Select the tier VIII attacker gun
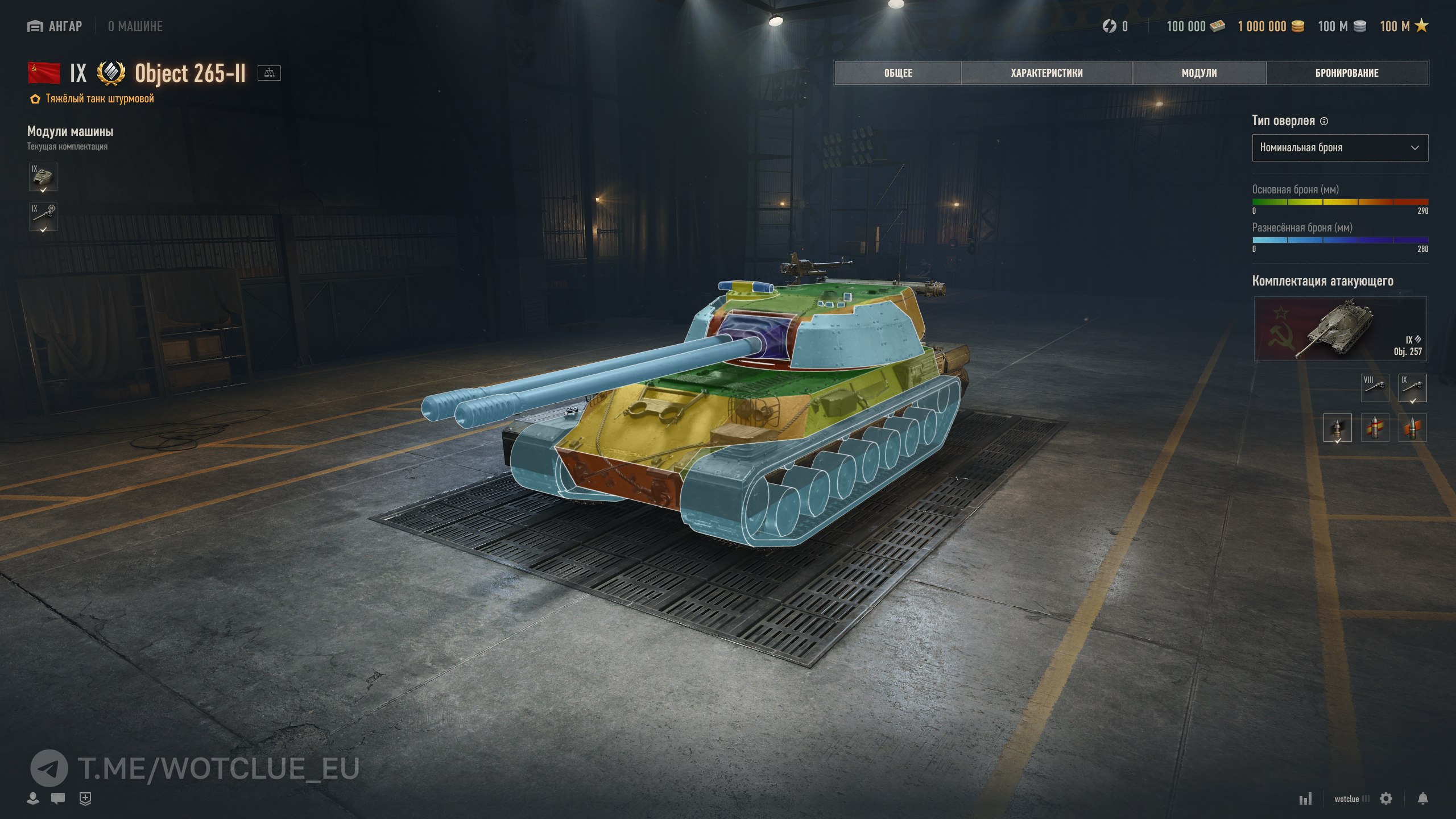 click(x=1375, y=387)
